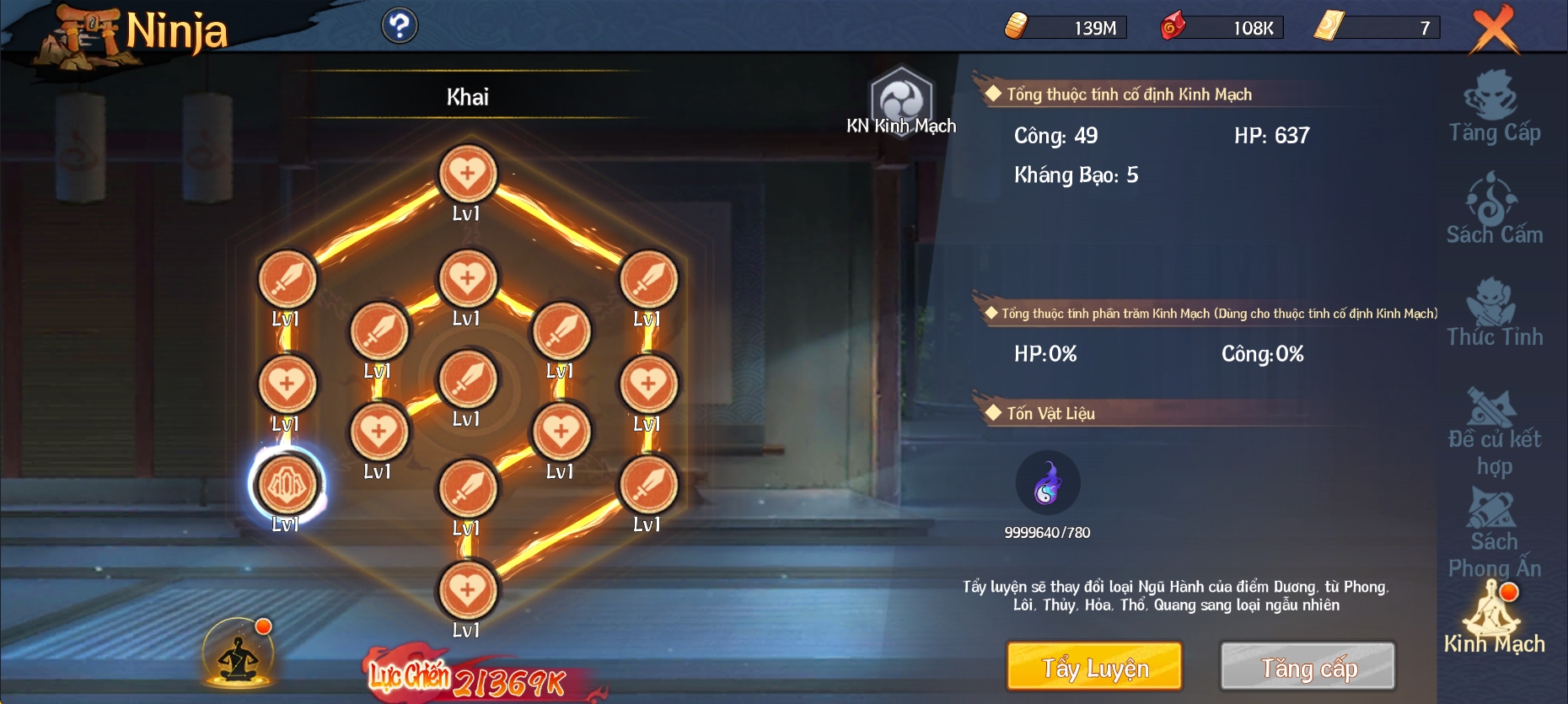Tap the purple flame material icon
Image resolution: width=1568 pixels, height=704 pixels.
(1047, 483)
